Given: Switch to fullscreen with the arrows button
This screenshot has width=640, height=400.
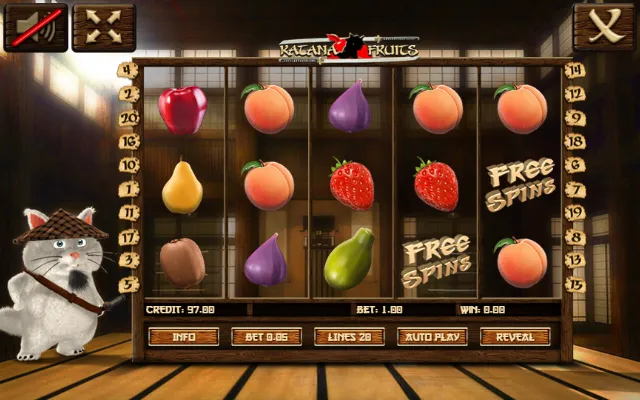Looking at the screenshot, I should (x=104, y=27).
